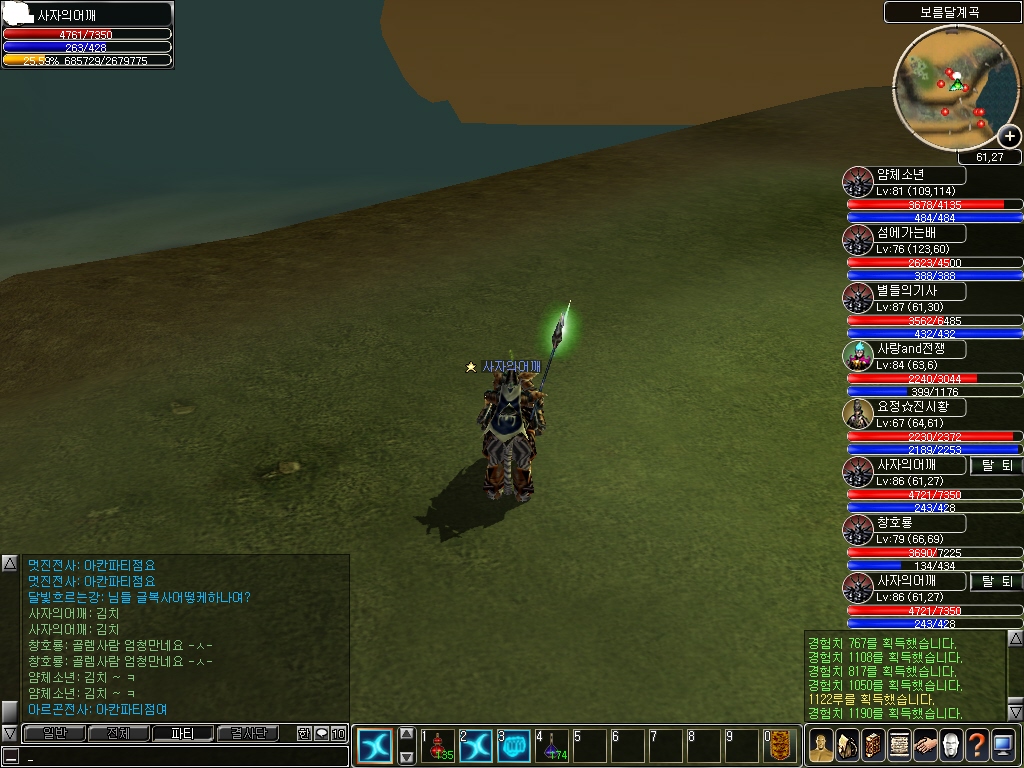Toggle the 한 input language button
The height and width of the screenshot is (768, 1024).
304,733
